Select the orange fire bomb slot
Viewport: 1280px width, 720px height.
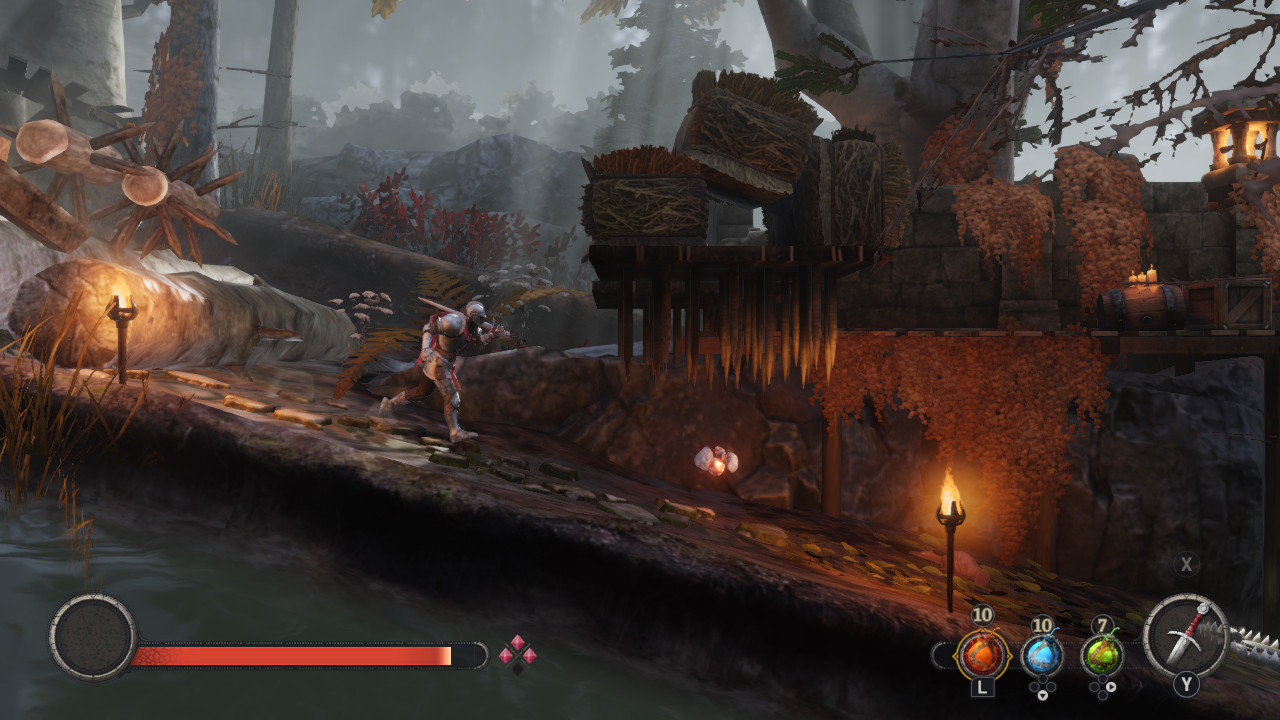coord(981,655)
